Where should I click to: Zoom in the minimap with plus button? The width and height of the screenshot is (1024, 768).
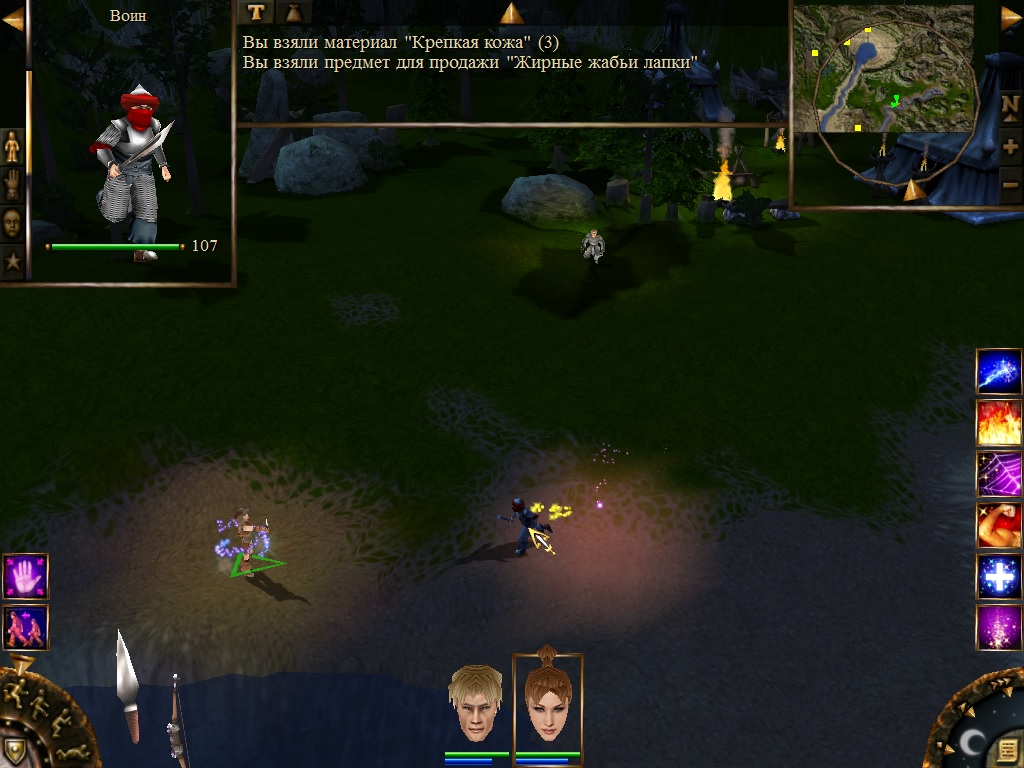click(1010, 147)
